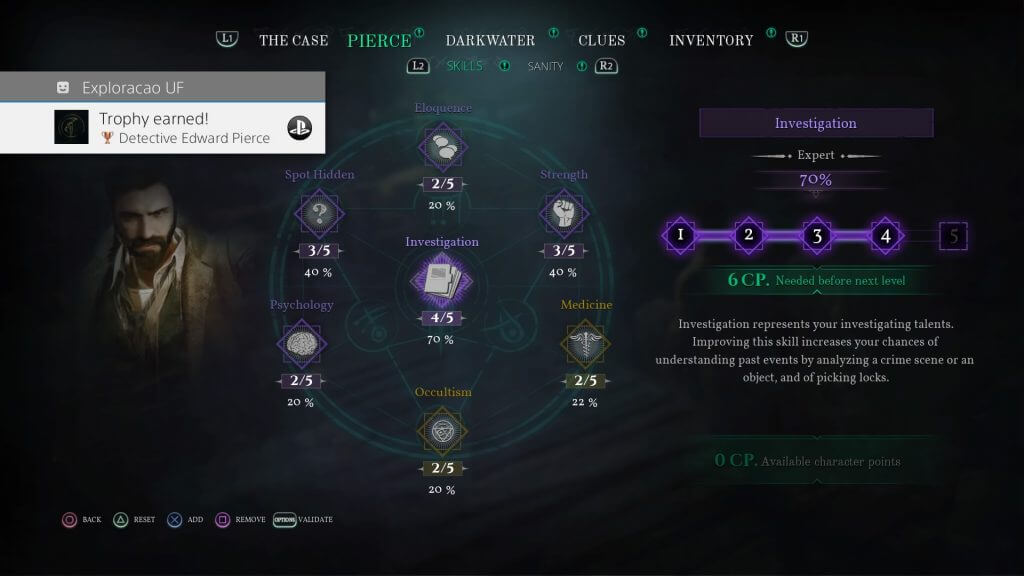Switch to the Pierce tab
The image size is (1024, 576).
pyautogui.click(x=379, y=40)
